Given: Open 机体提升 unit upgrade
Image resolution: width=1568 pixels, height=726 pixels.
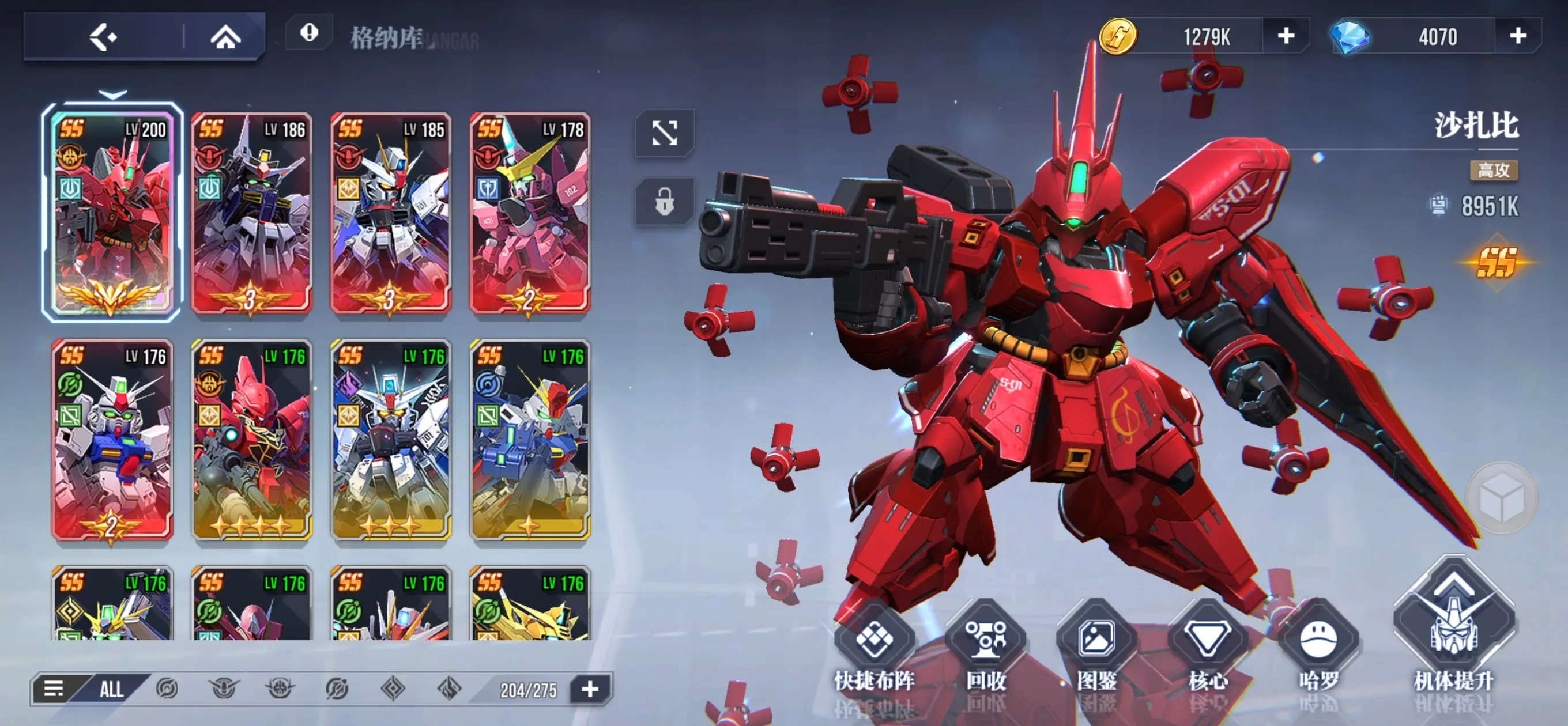Looking at the screenshot, I should coord(1453,633).
